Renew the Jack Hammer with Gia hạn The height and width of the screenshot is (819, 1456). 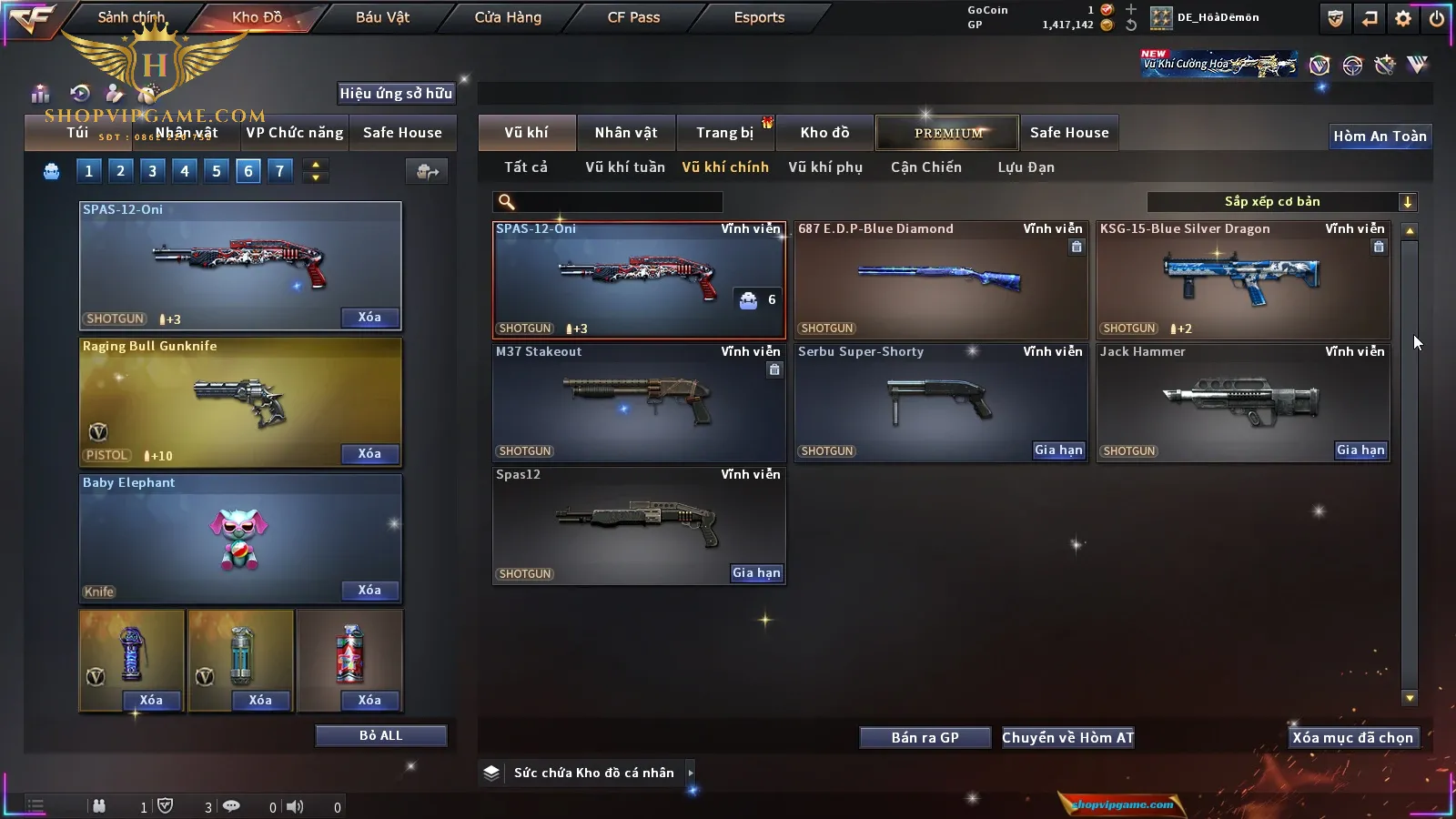coord(1360,450)
